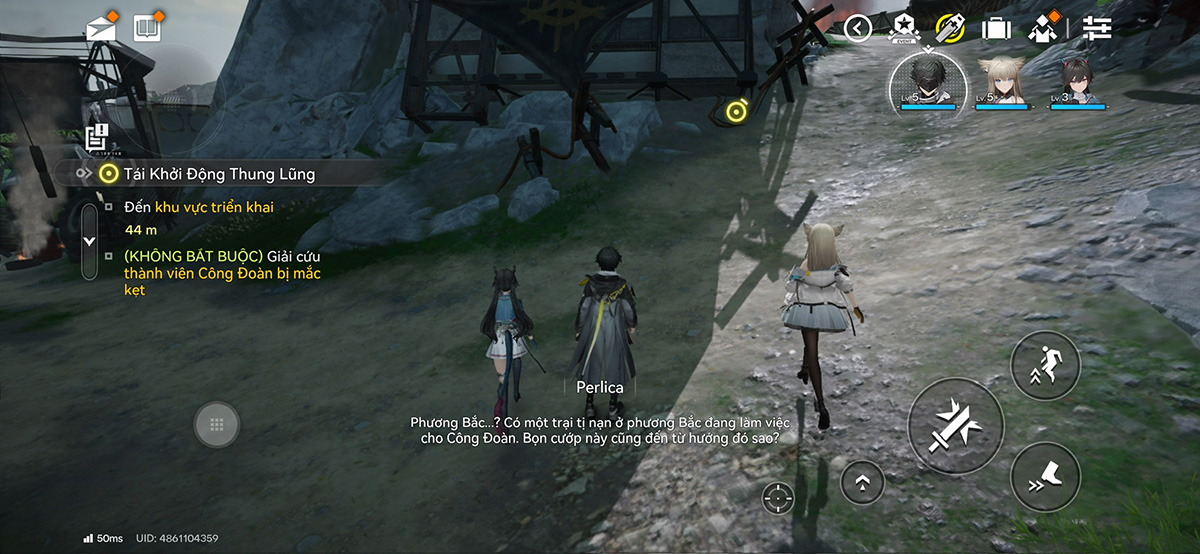Select the masked dark-haired Lv.5 character portrait

[928, 78]
